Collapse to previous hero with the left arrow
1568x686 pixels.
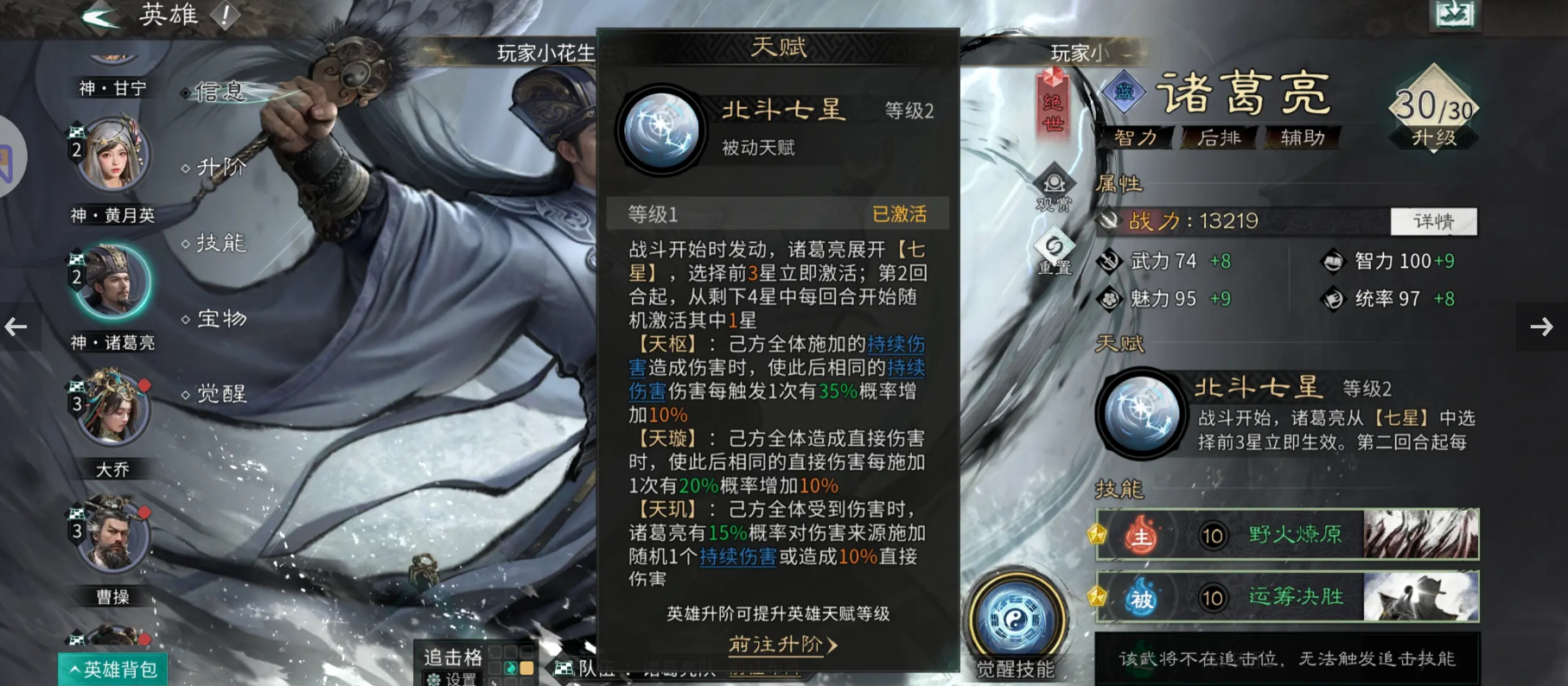coord(16,327)
